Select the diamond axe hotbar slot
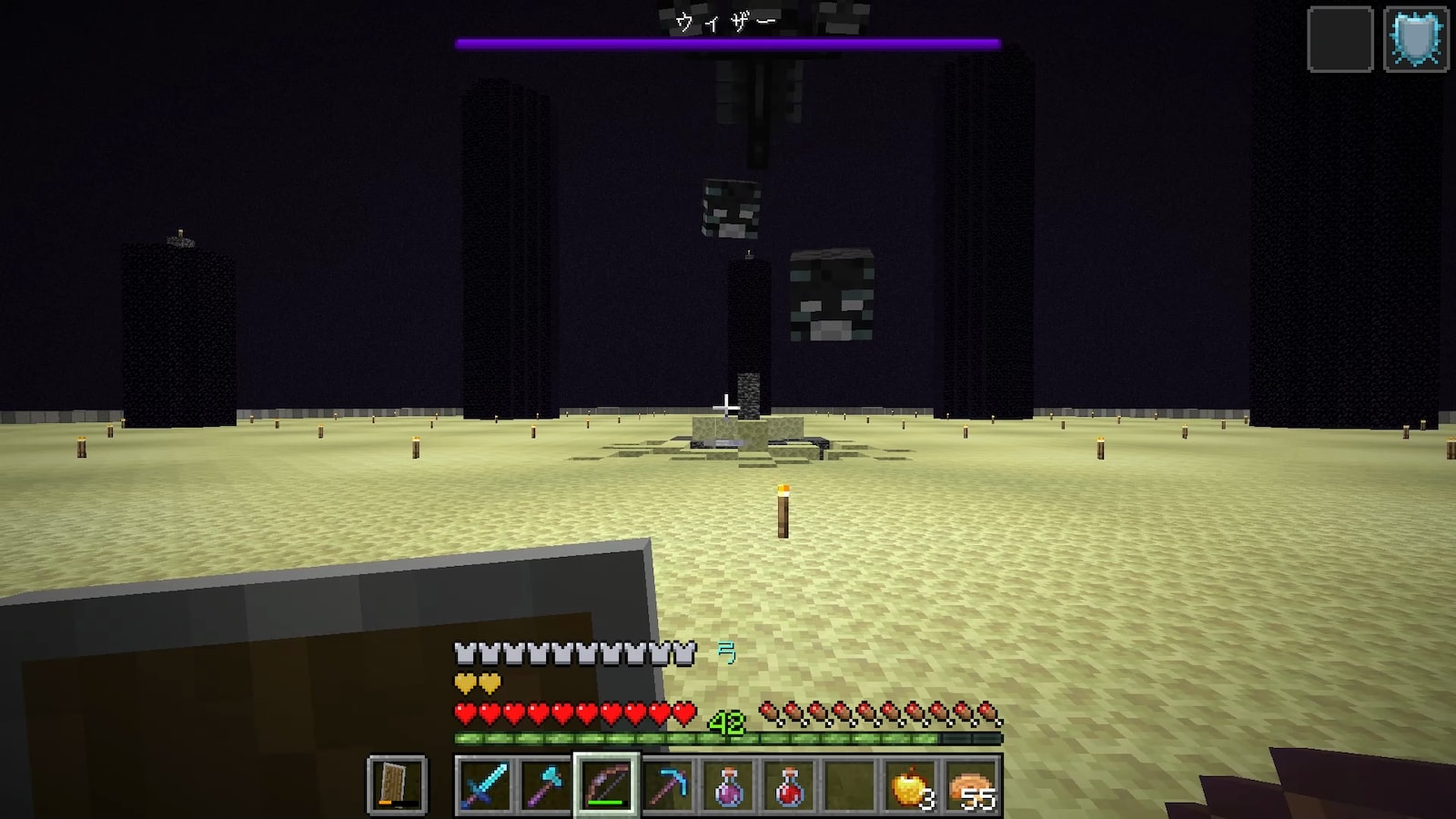 coord(545,784)
